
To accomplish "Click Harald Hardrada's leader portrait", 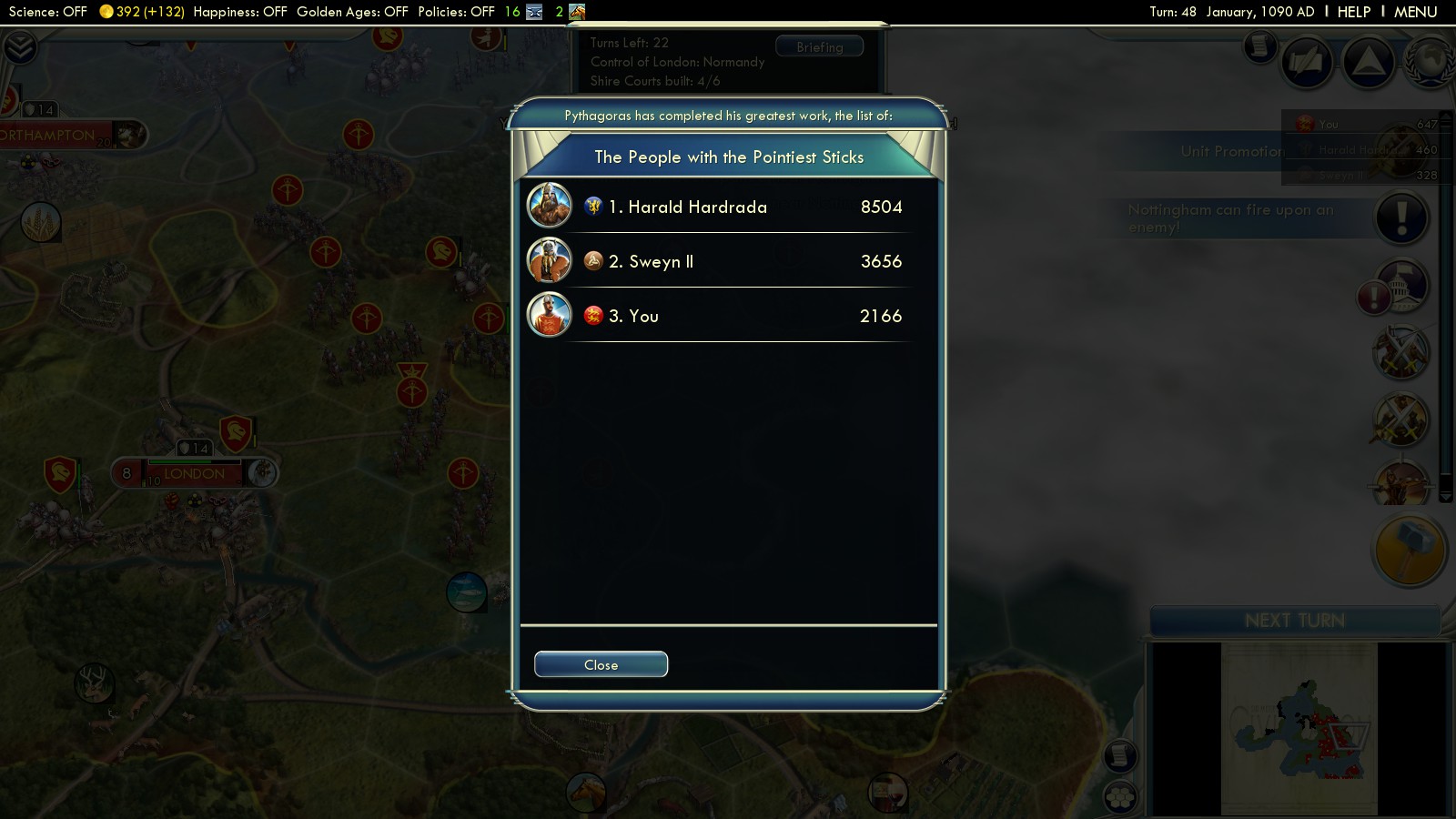I will point(550,207).
